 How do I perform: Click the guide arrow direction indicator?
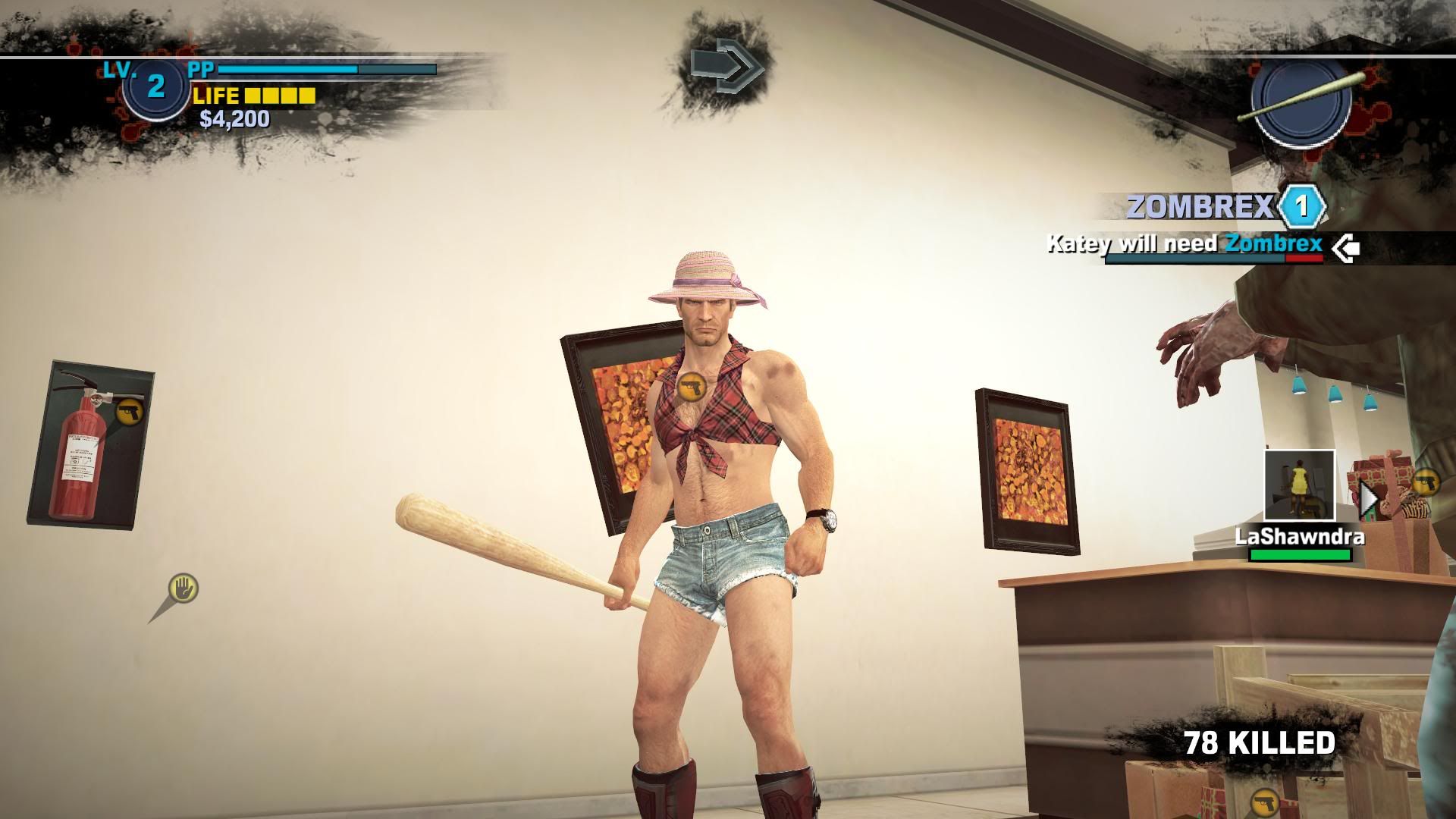pos(726,67)
